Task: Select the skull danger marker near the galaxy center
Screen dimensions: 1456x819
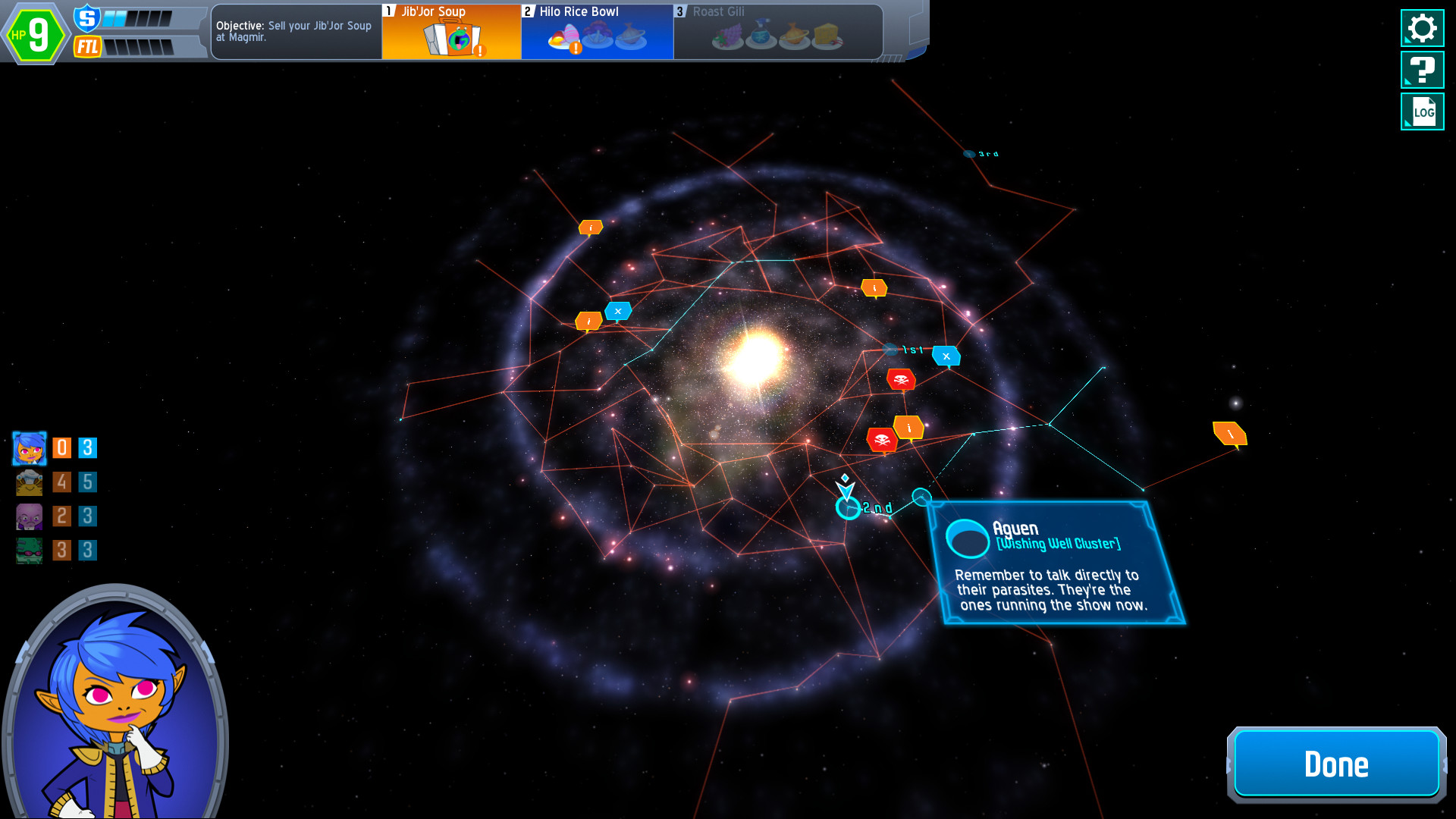Action: click(902, 380)
